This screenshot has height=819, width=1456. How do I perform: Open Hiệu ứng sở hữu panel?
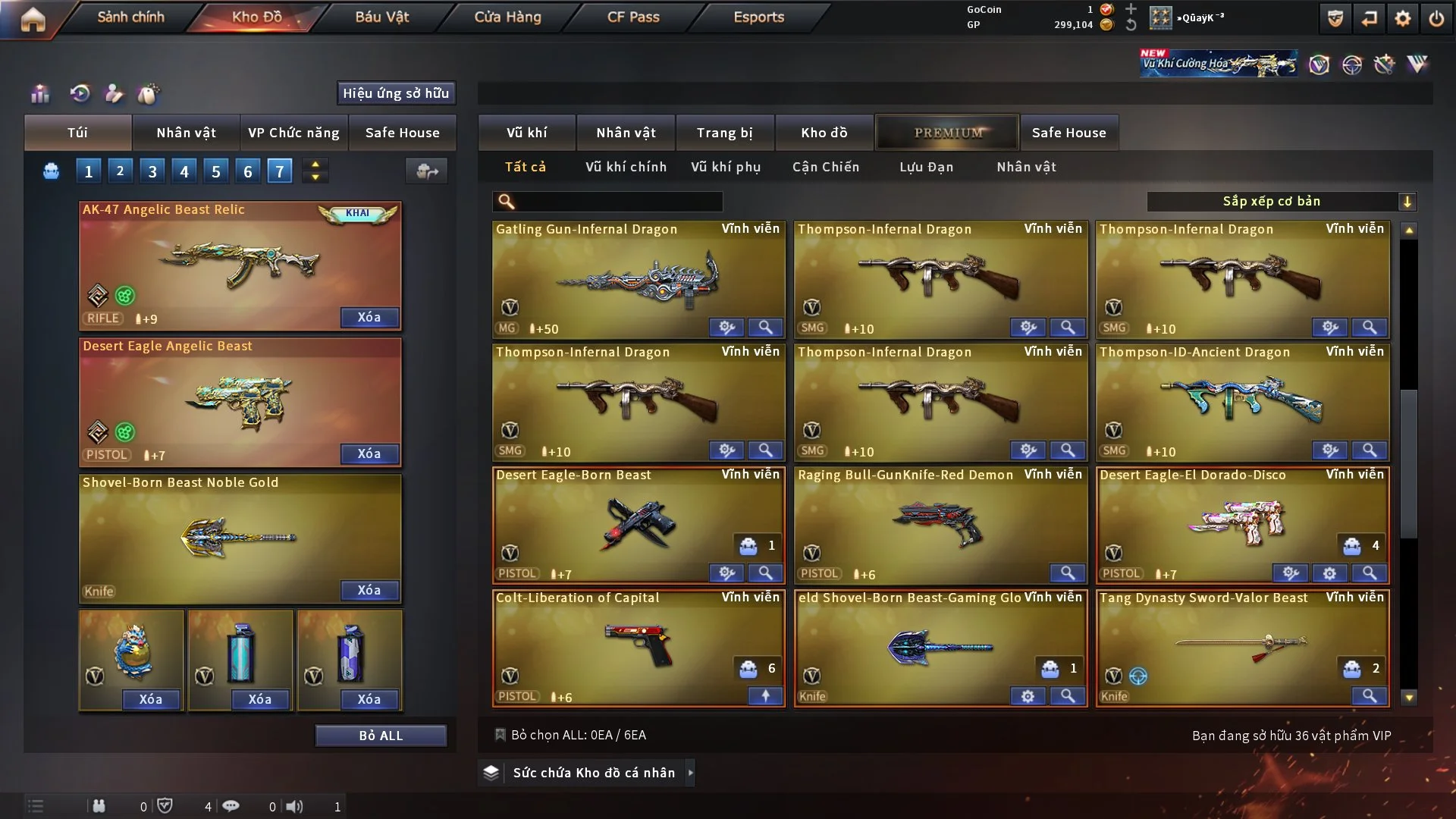pyautogui.click(x=396, y=93)
